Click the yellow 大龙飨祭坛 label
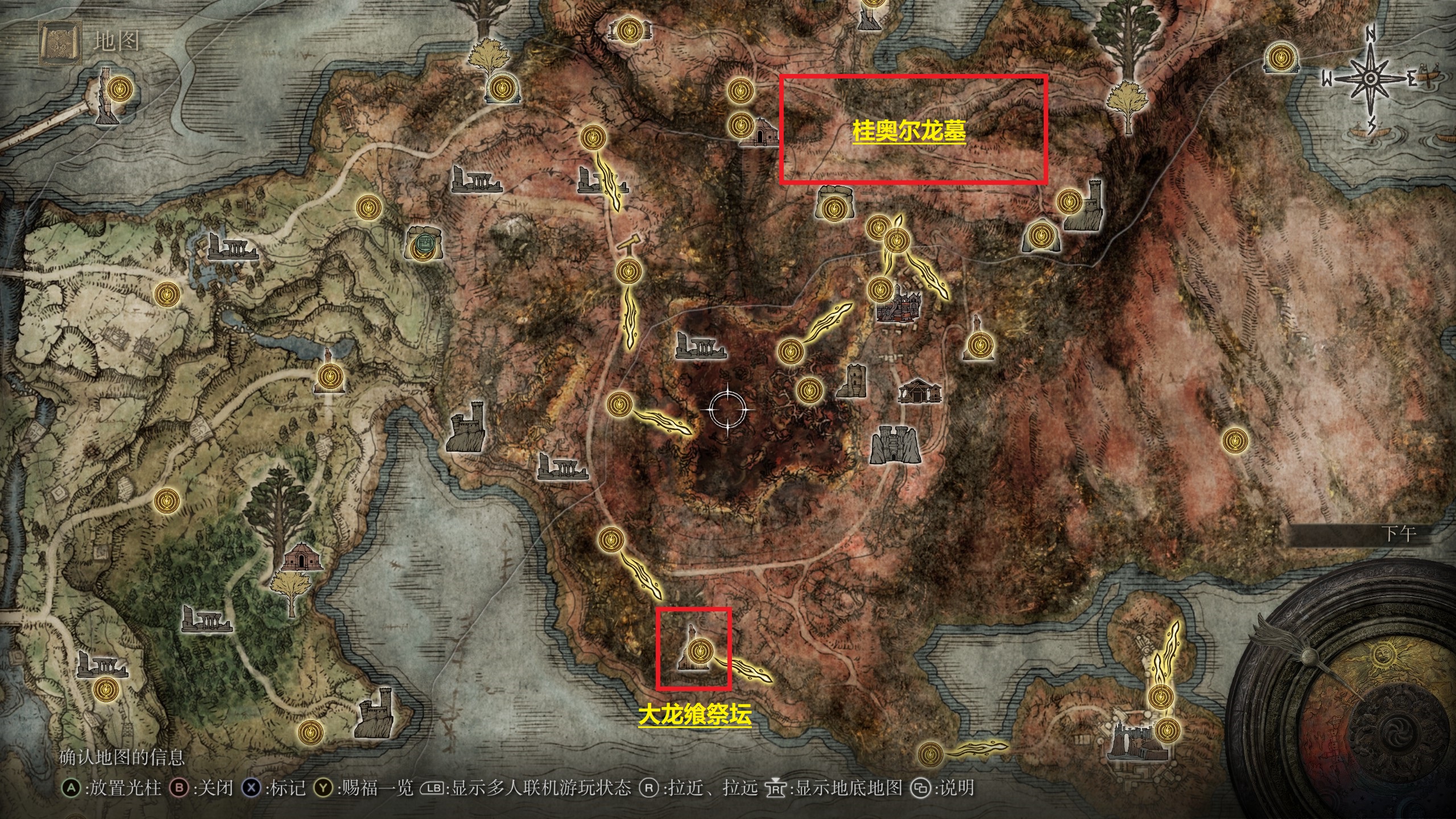1456x819 pixels. pos(694,715)
